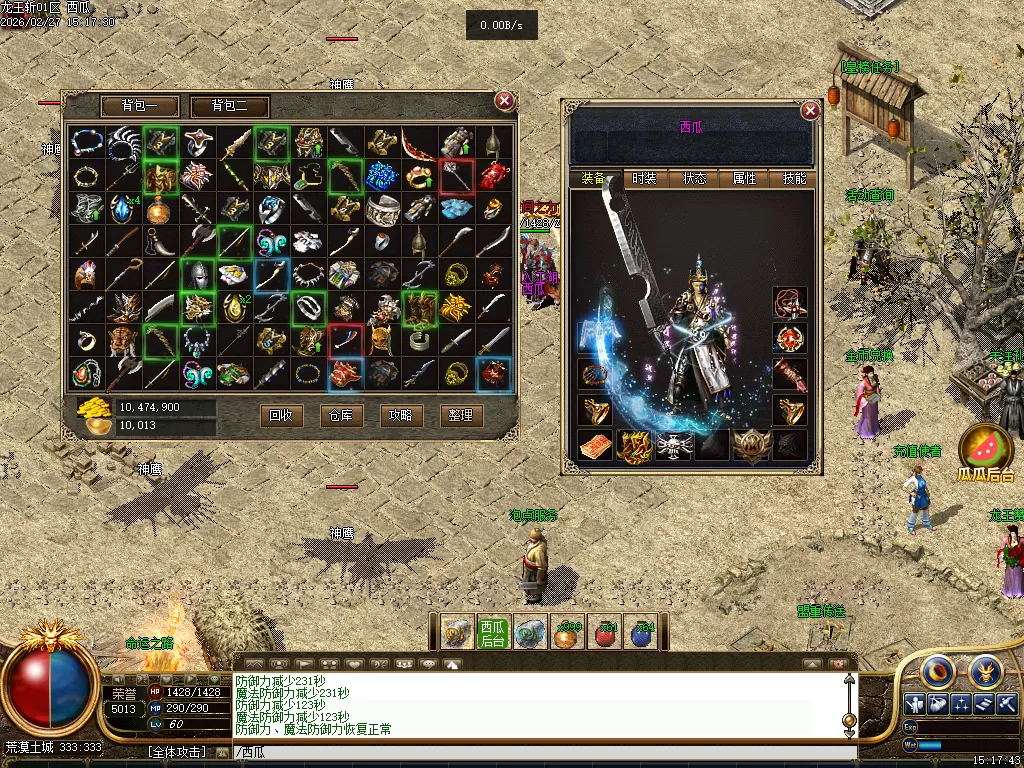Switch to the 时装 fashion tab
1024x768 pixels.
click(x=644, y=179)
